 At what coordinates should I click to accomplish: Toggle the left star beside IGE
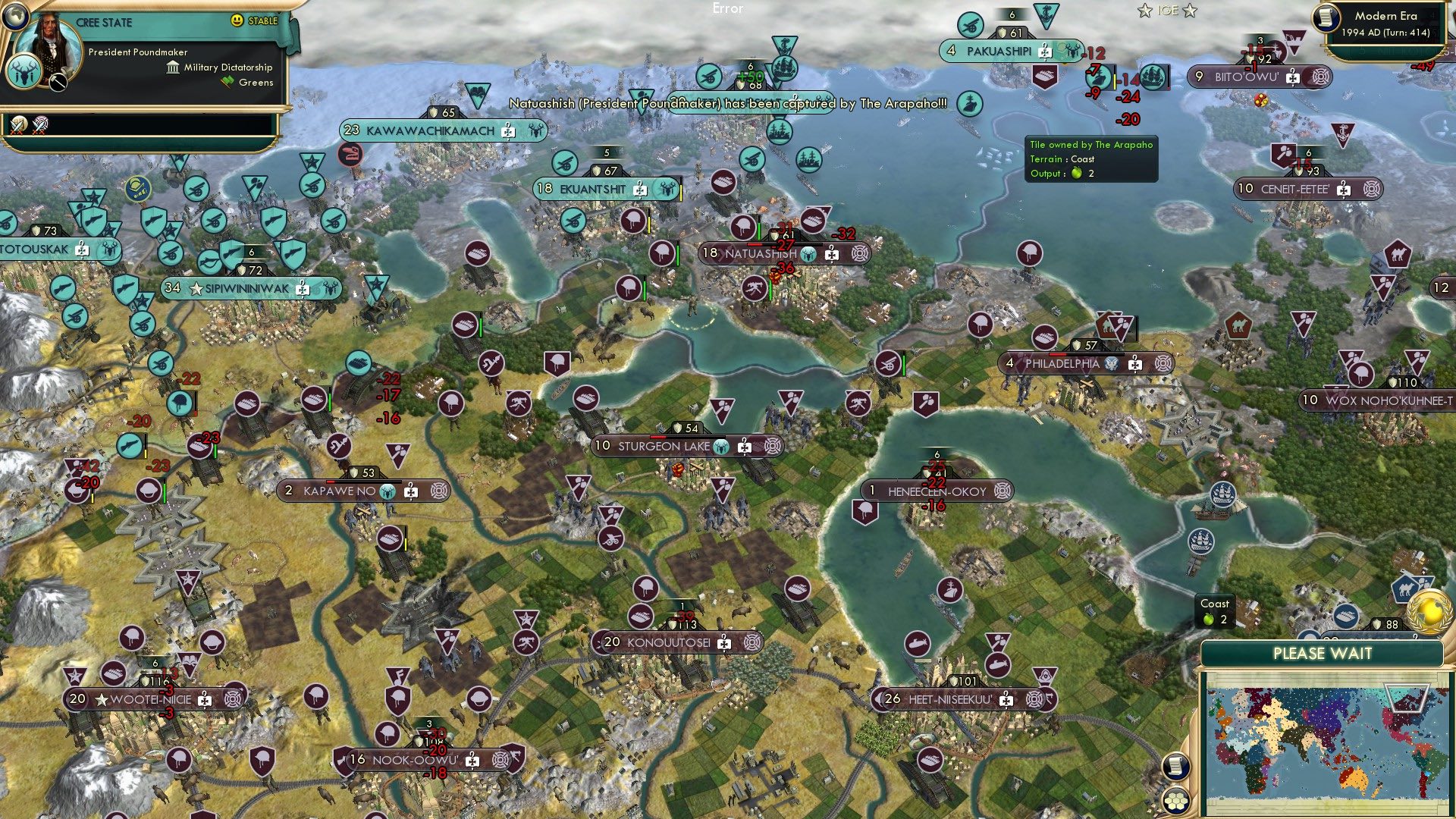[1145, 10]
